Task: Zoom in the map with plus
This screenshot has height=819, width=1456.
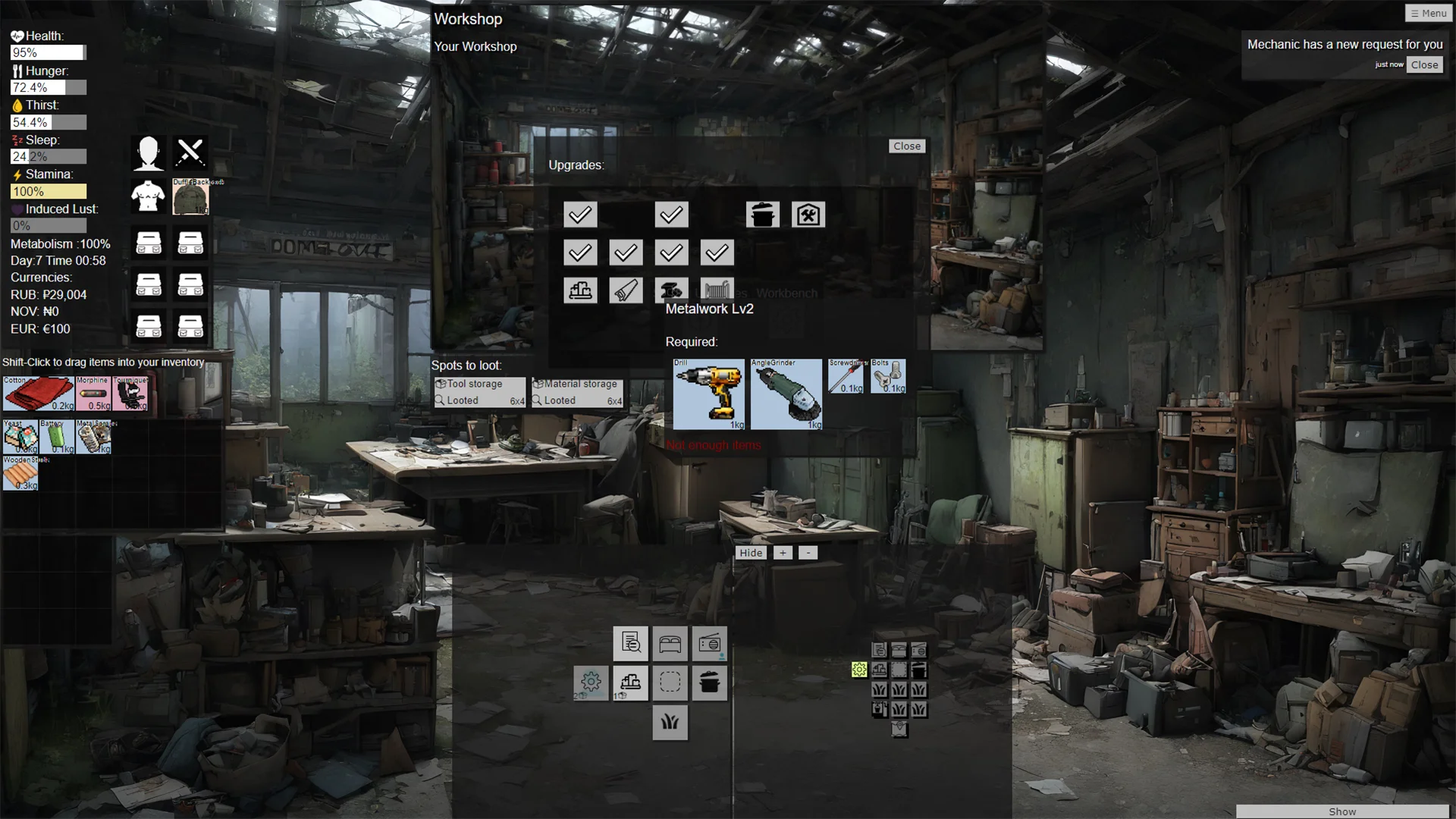Action: tap(783, 553)
